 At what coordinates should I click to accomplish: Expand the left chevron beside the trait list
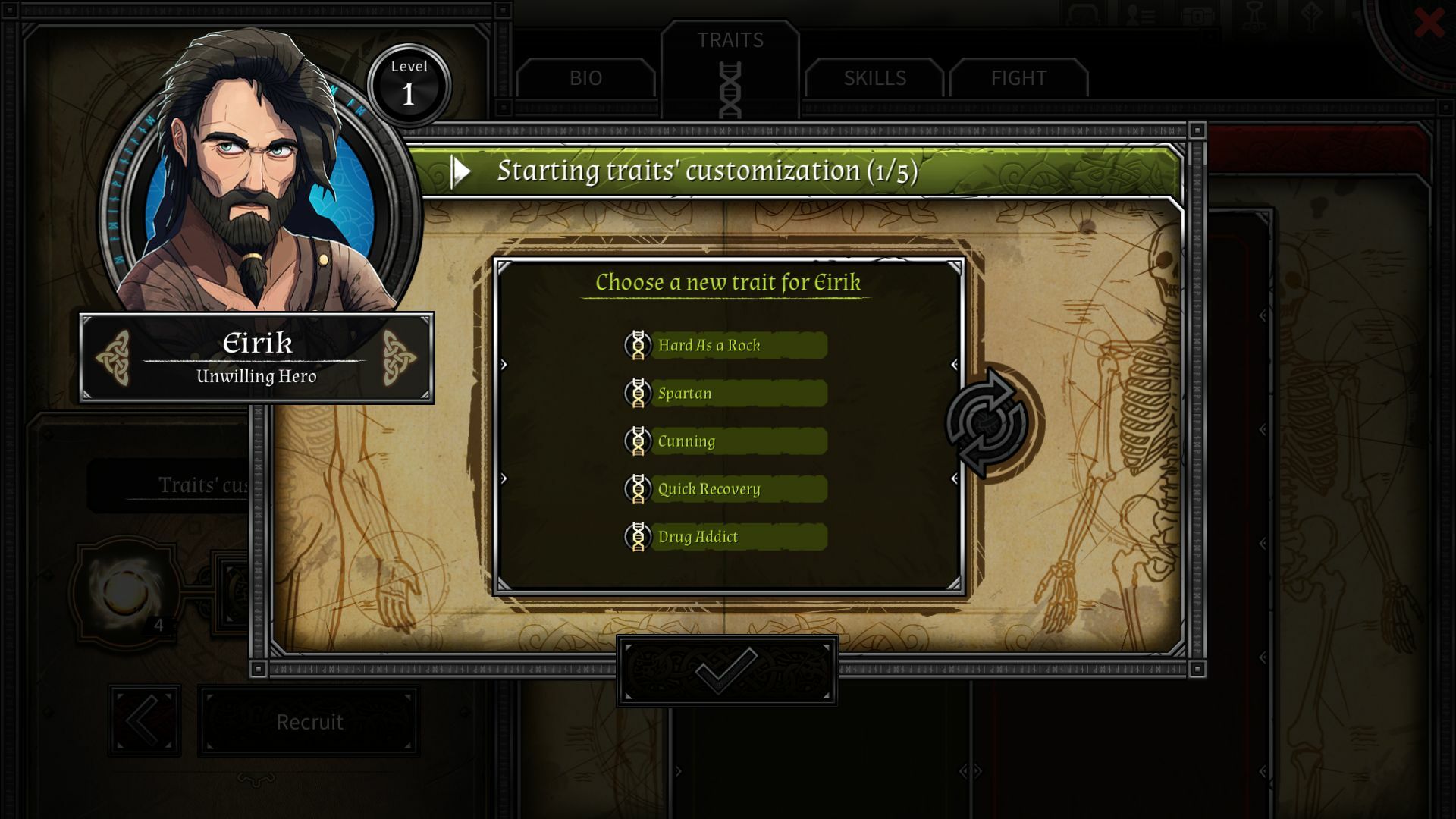[503, 364]
